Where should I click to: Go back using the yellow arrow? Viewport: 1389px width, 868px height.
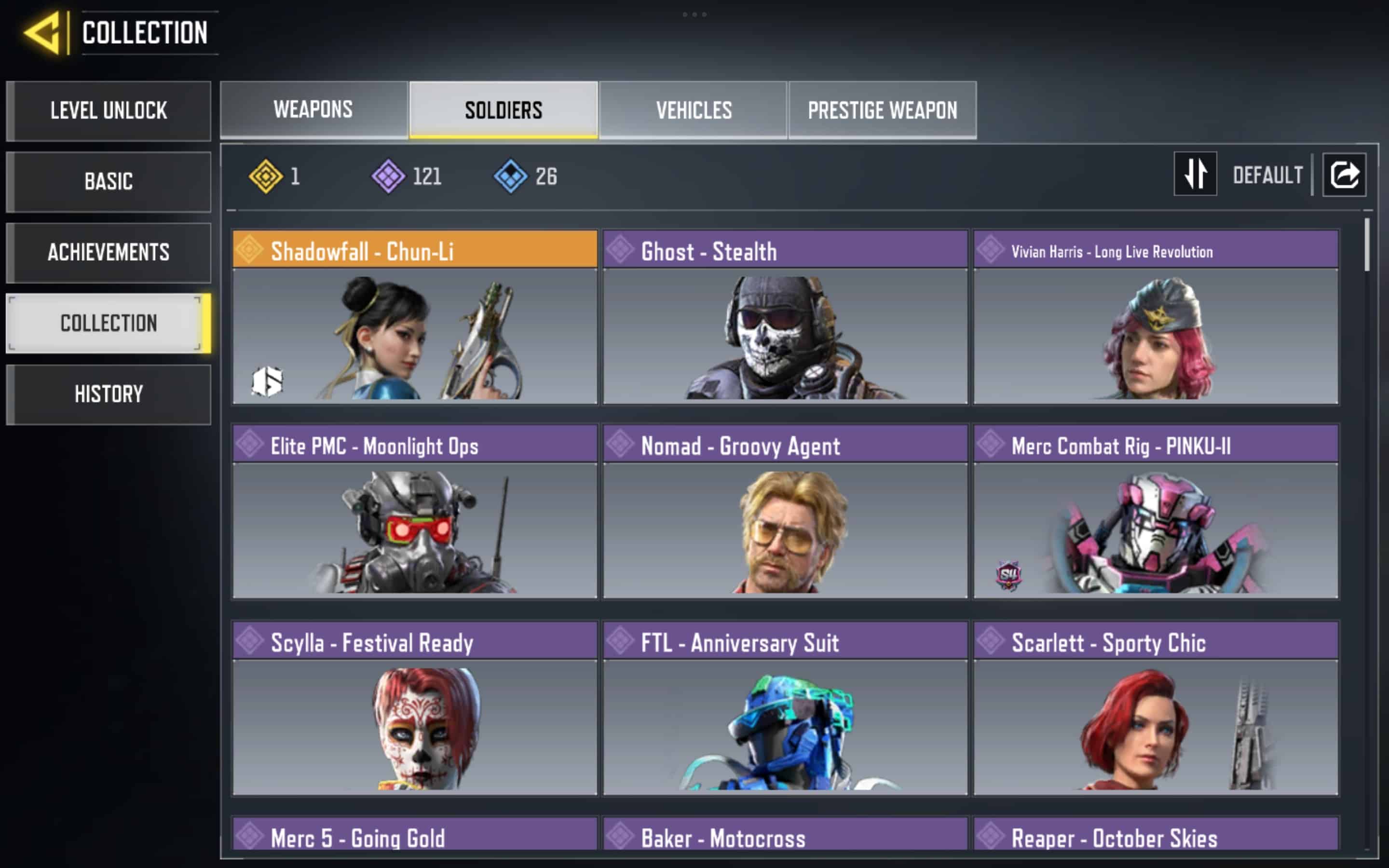pos(42,33)
